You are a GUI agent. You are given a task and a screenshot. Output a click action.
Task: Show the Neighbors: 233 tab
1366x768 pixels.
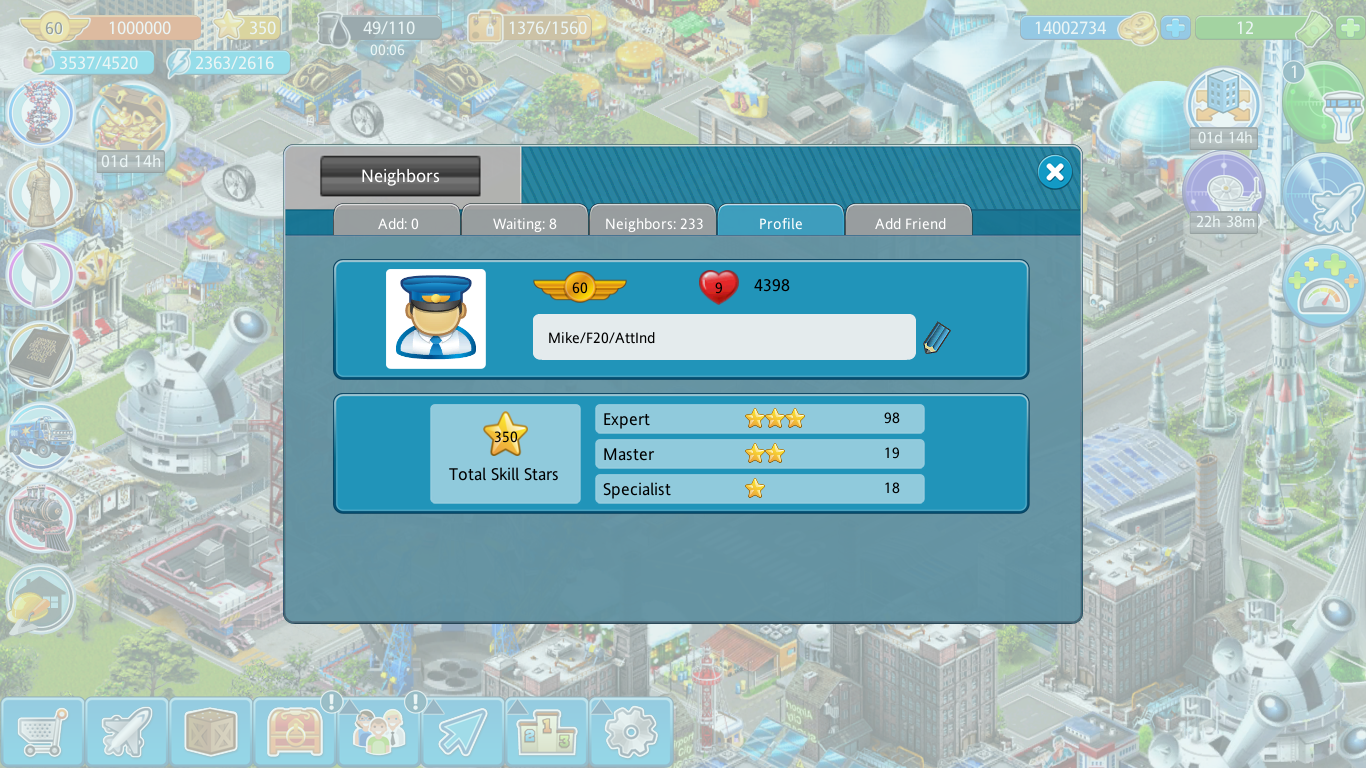point(653,223)
